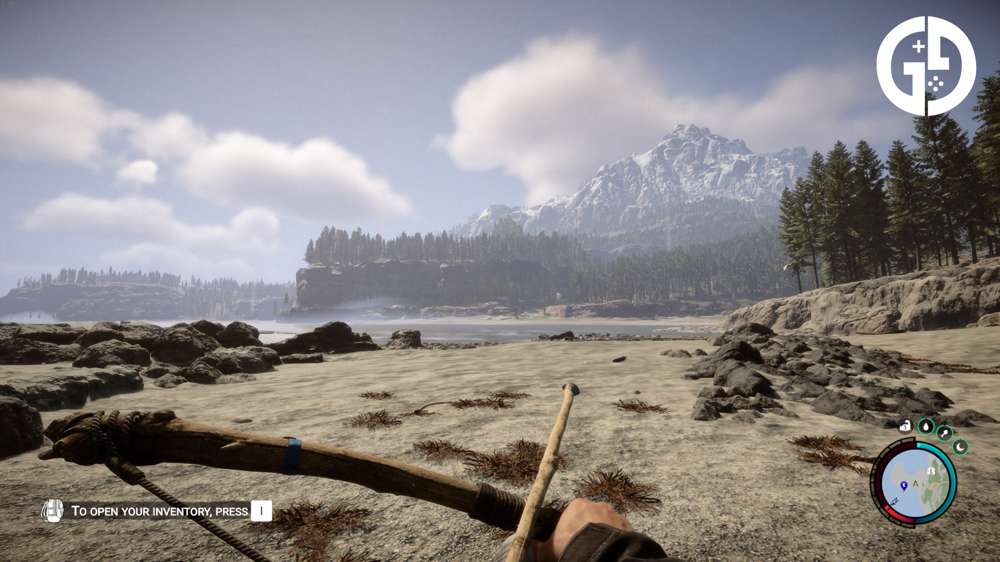1000x562 pixels.
Task: Click the crescent moon rest icon
Action: (x=959, y=446)
